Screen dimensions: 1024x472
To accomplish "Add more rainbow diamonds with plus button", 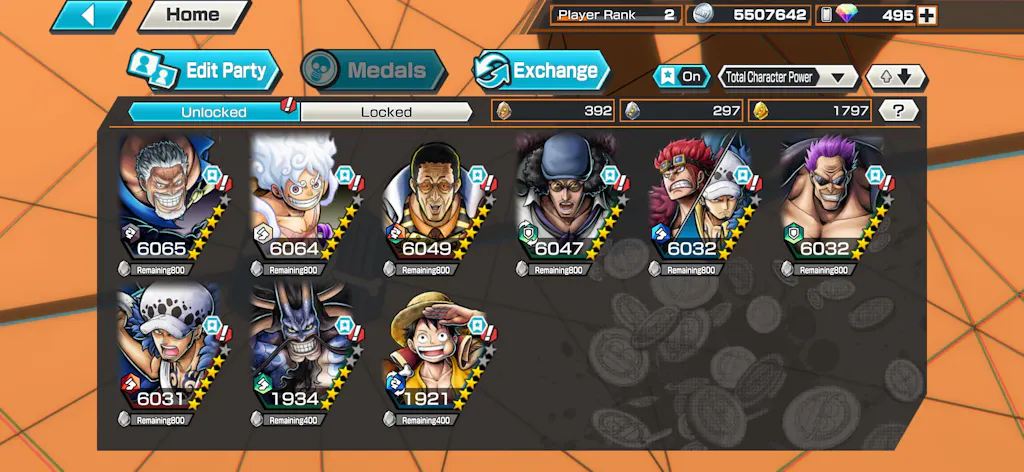I will click(x=927, y=15).
